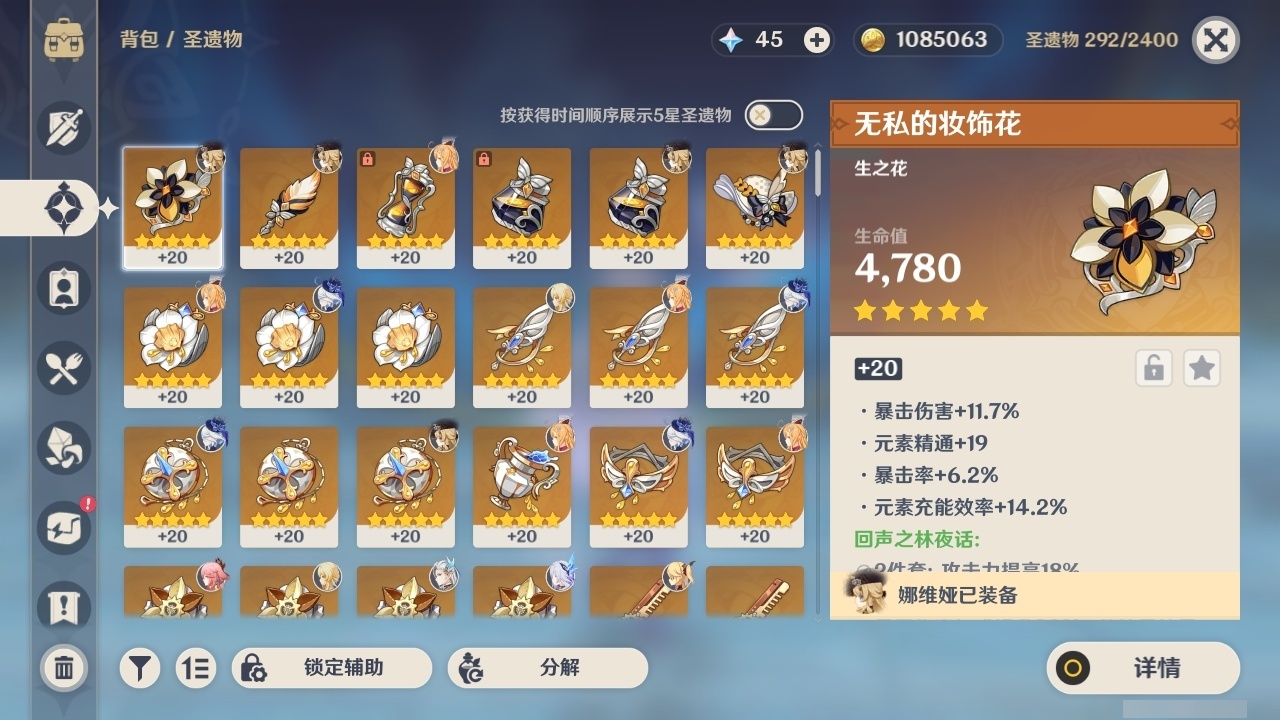1280x720 pixels.
Task: Switch to the artifacts tab in the sidebar
Action: pyautogui.click(x=62, y=207)
